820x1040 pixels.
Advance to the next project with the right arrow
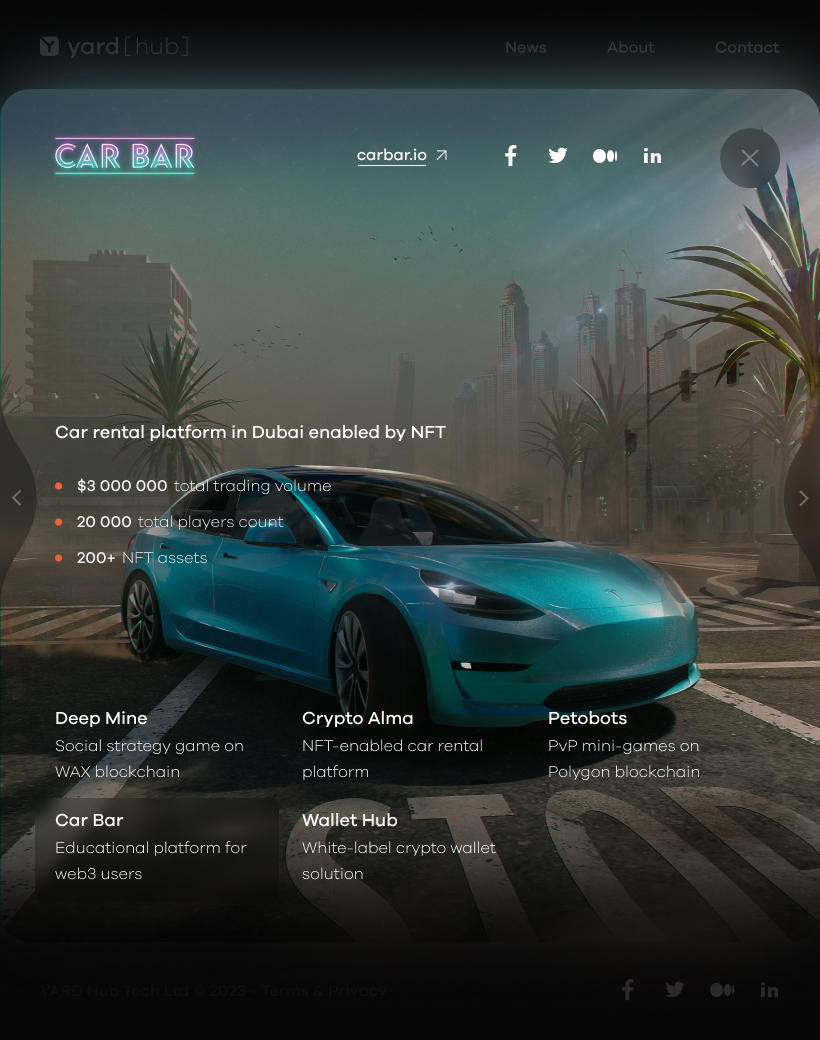point(803,498)
